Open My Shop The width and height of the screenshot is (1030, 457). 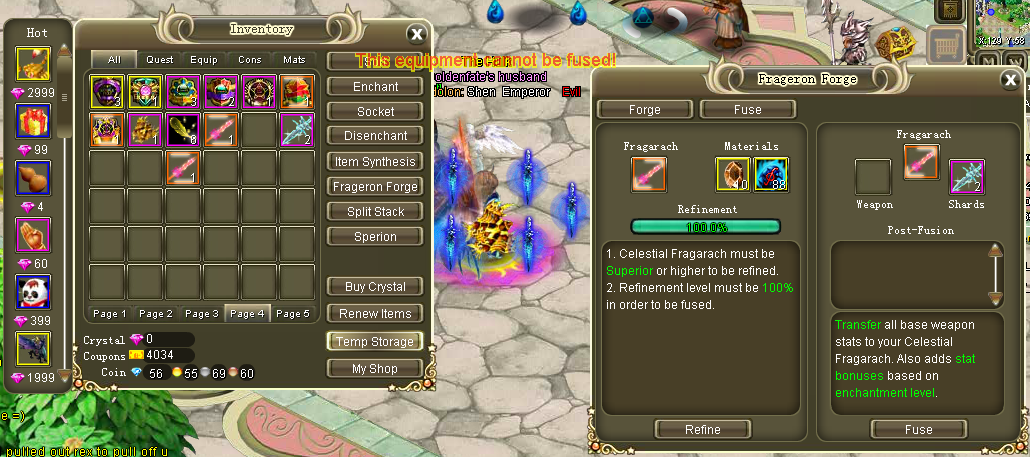point(375,369)
